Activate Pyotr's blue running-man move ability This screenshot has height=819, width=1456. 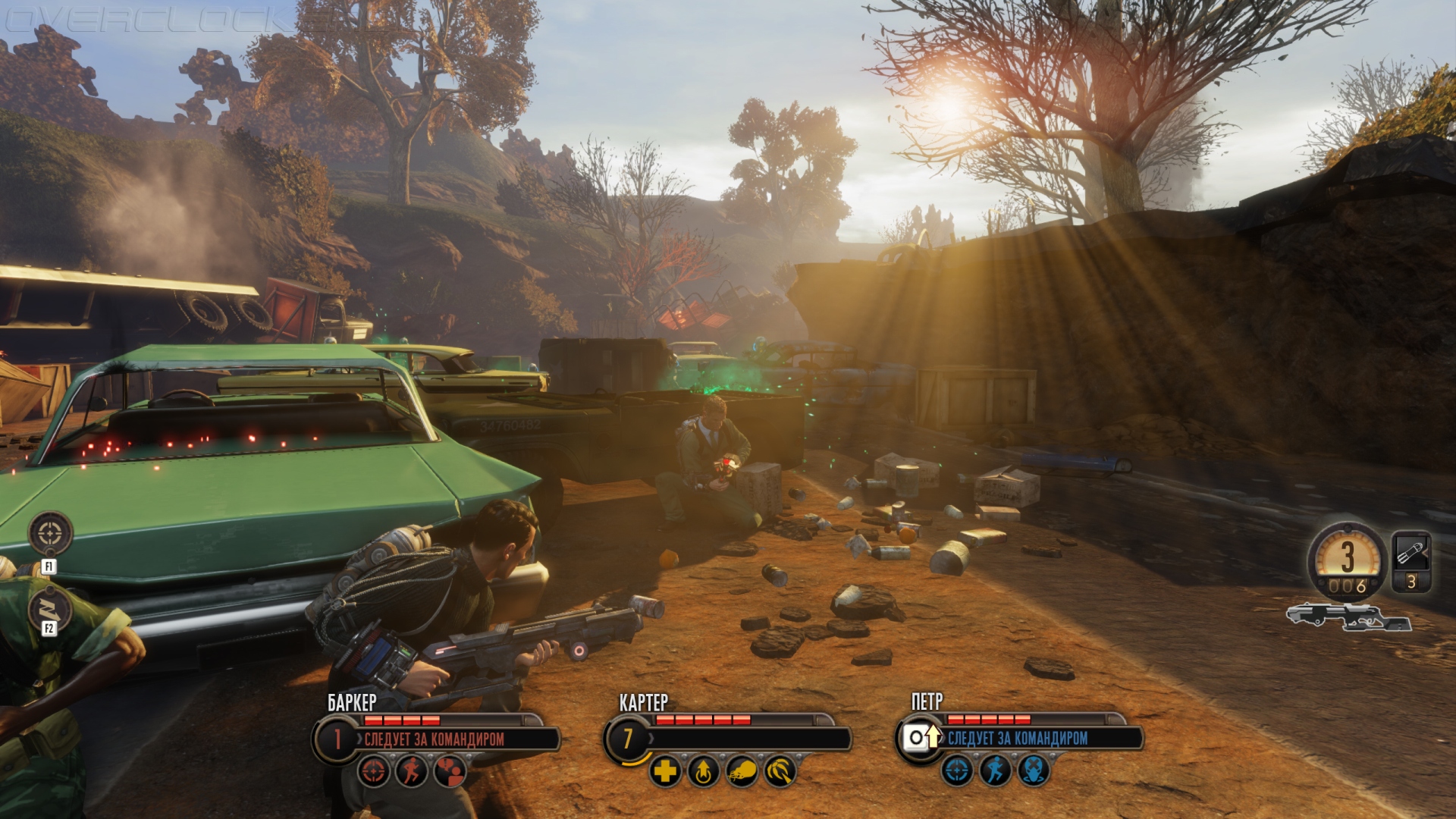coord(996,772)
